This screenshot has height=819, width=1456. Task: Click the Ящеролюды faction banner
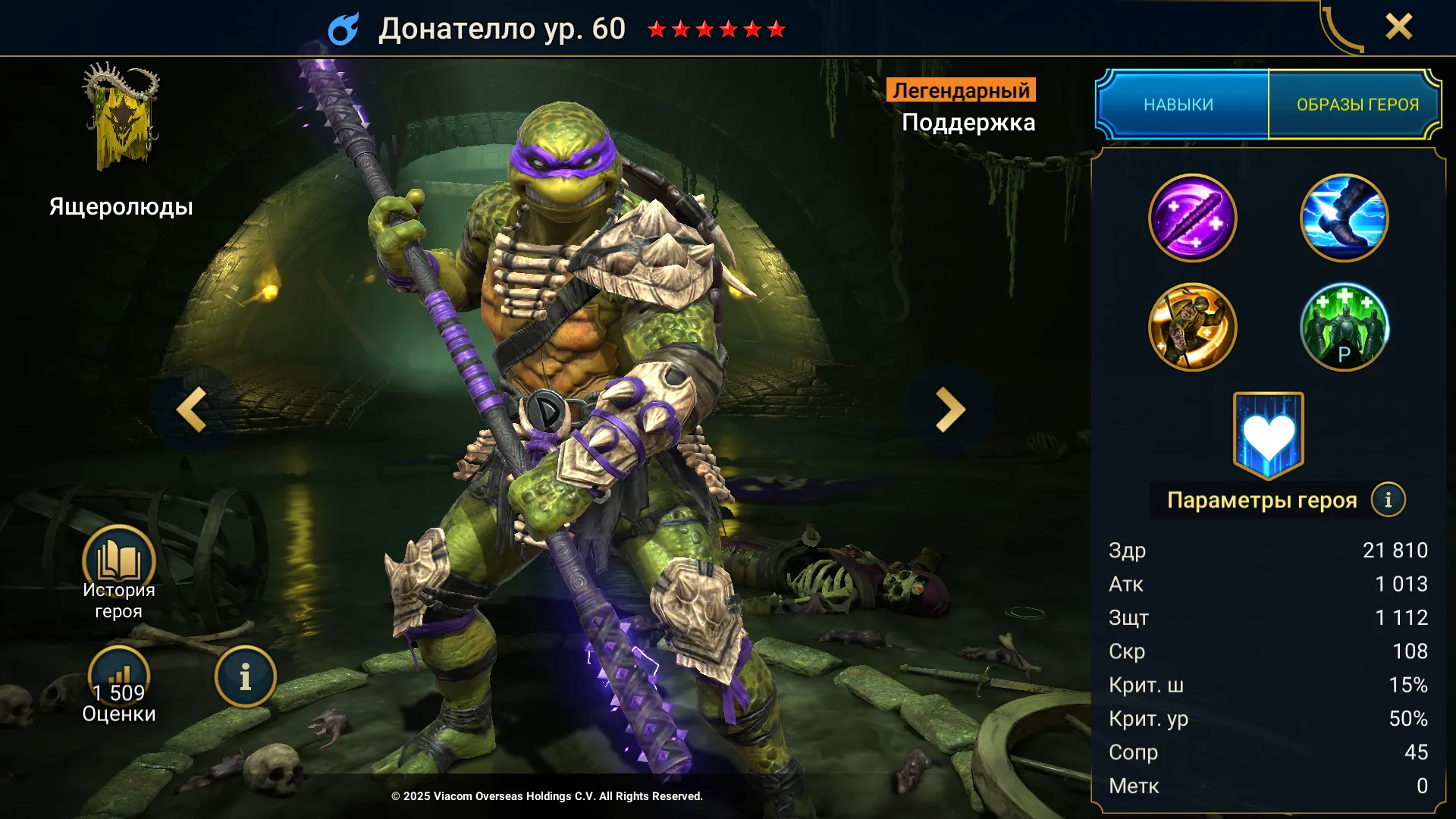point(121,118)
